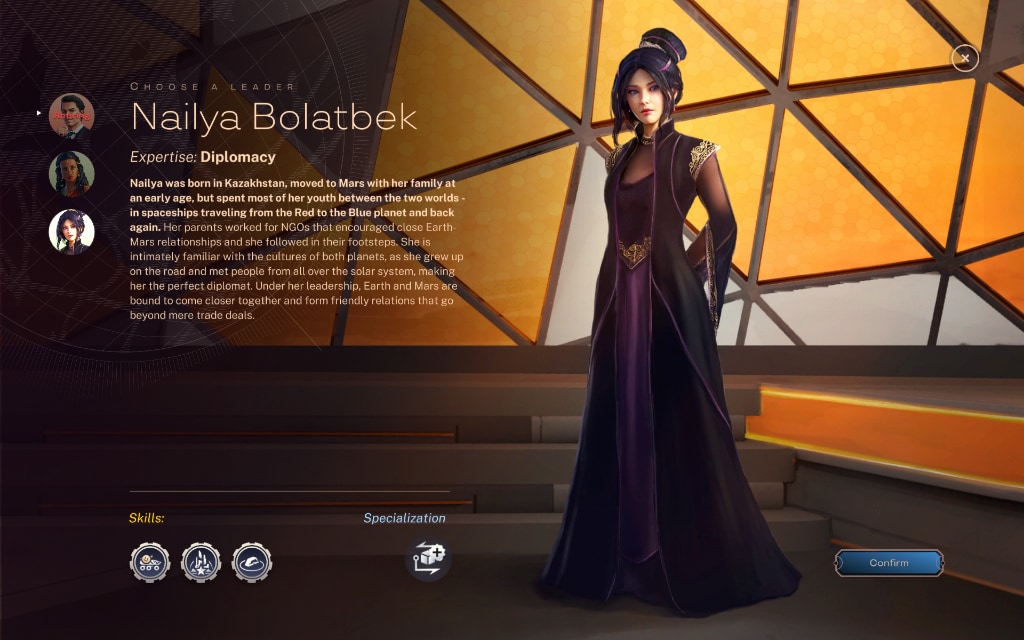
Task: Choose the curly-haired woman leader portrait
Action: click(72, 173)
